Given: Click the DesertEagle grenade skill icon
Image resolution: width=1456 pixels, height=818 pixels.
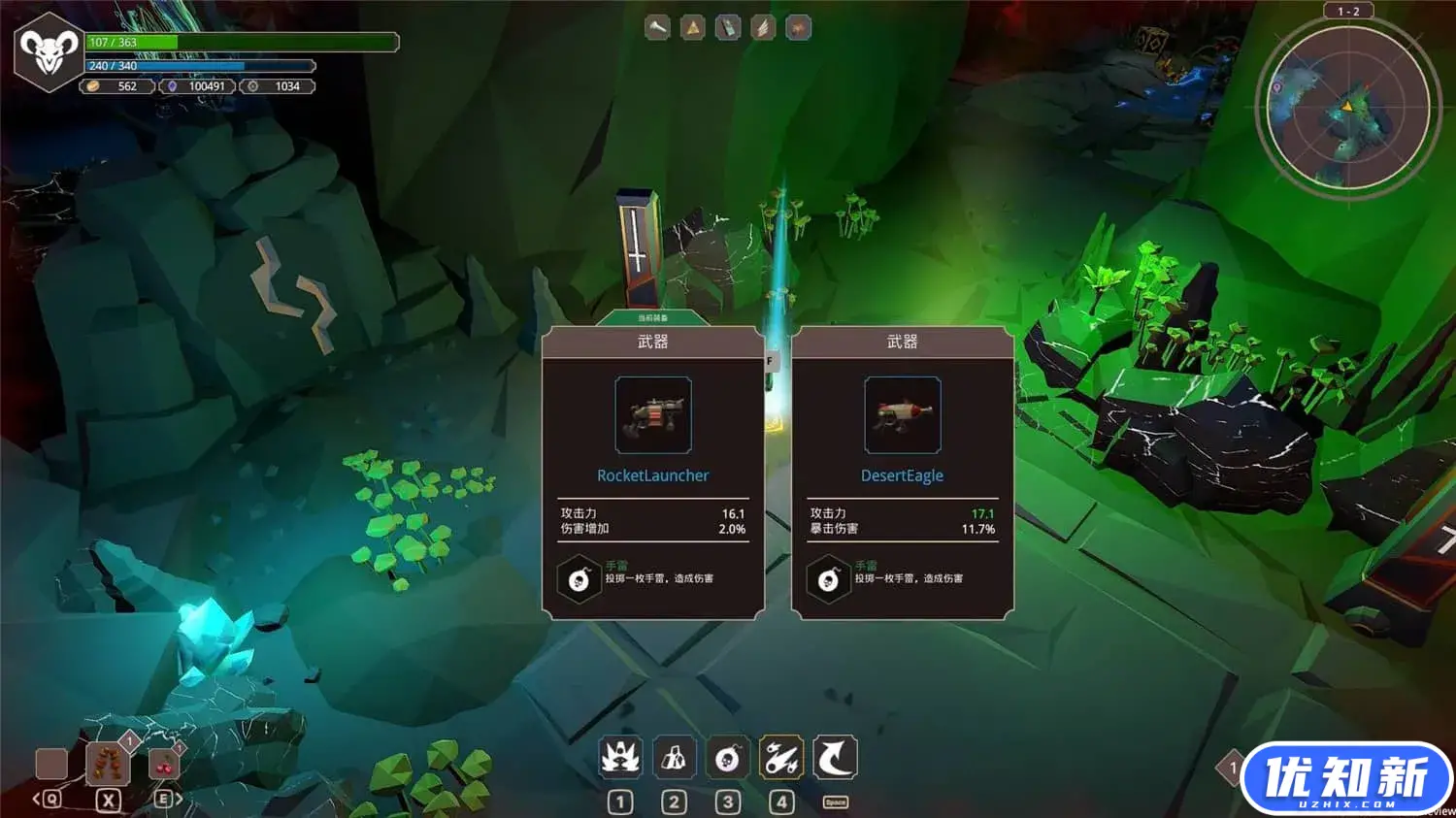Looking at the screenshot, I should [829, 579].
